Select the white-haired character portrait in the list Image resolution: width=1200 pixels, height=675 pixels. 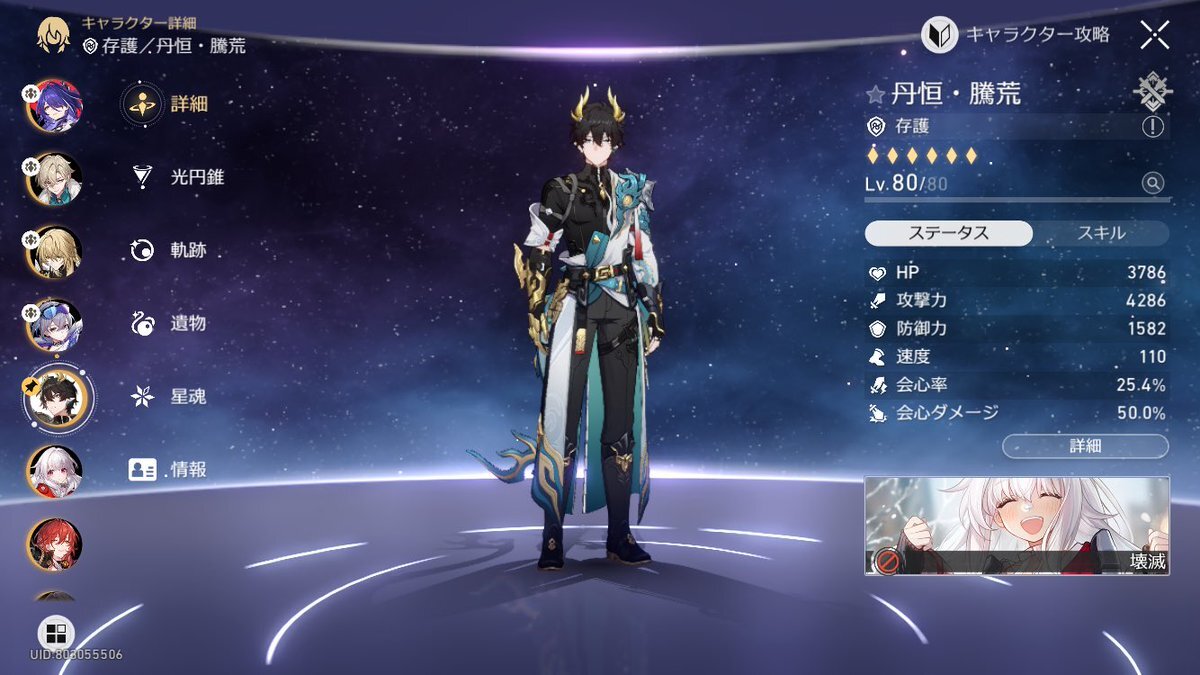pos(54,471)
